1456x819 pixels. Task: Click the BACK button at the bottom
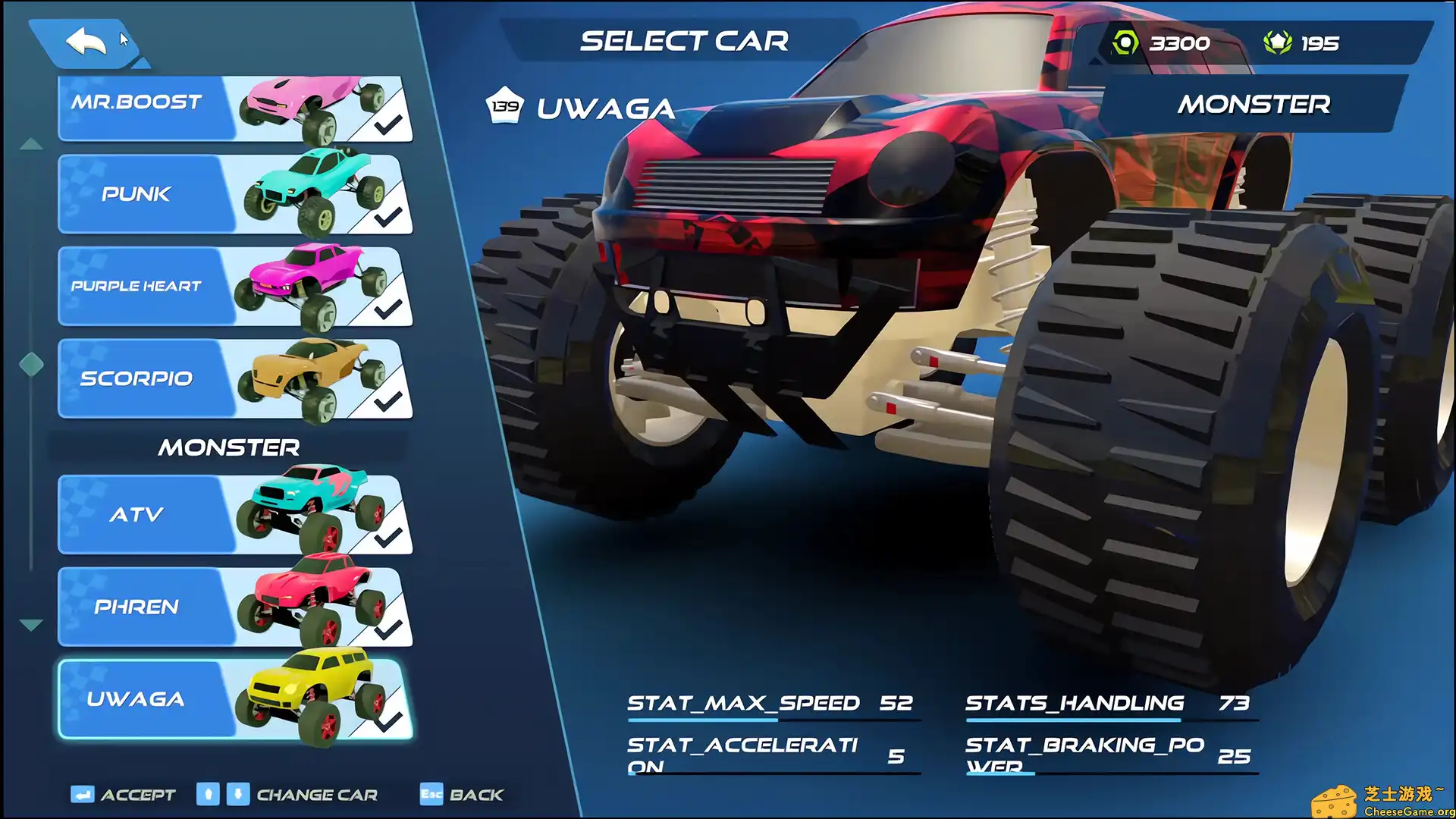(x=476, y=794)
